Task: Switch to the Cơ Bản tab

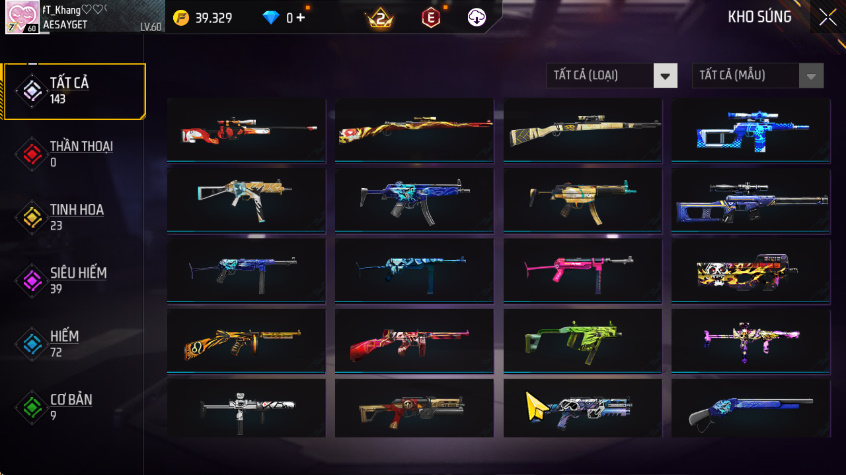Action: (x=74, y=406)
